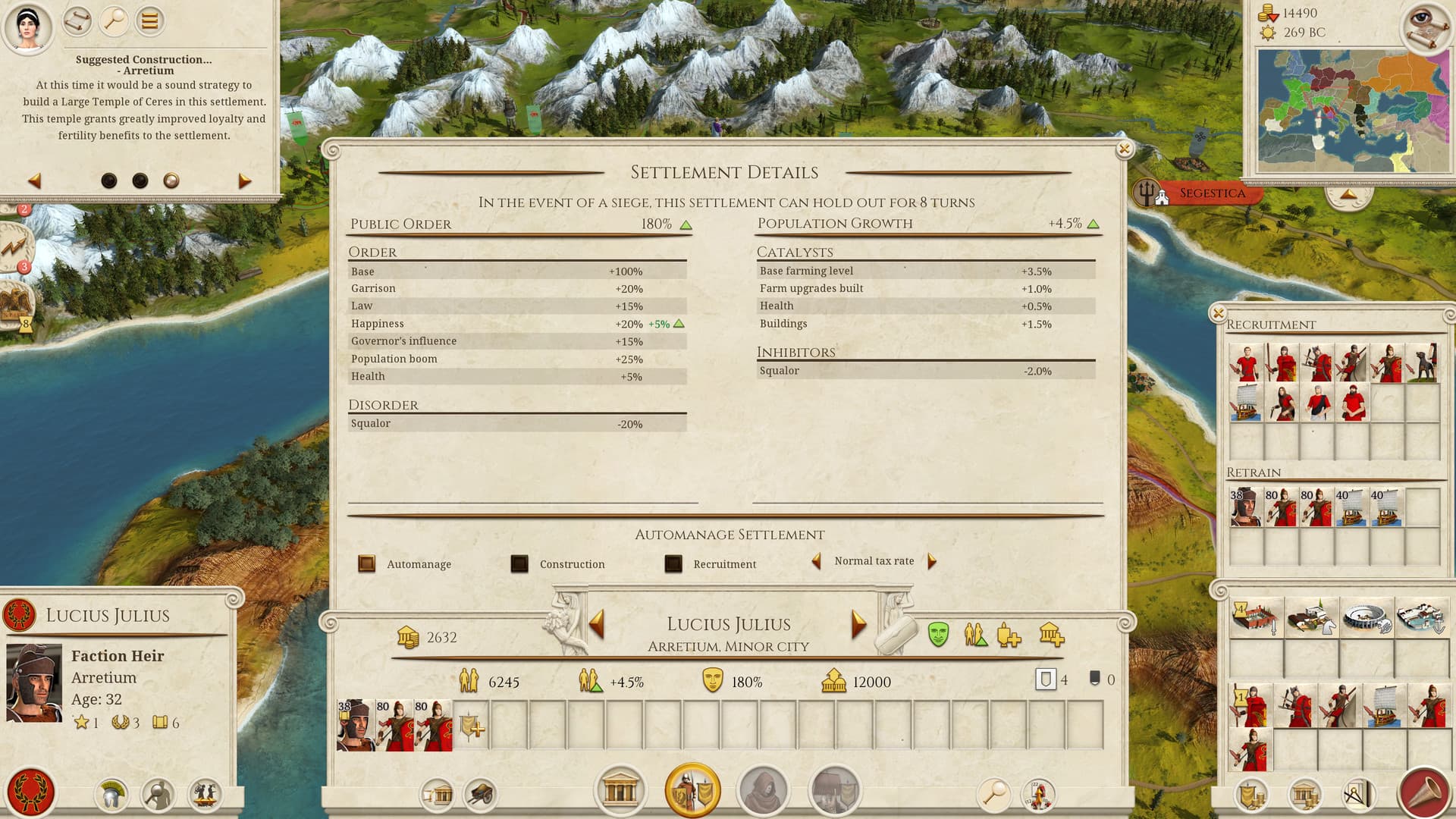Check the Construction automanage box
1456x819 pixels.
click(519, 564)
